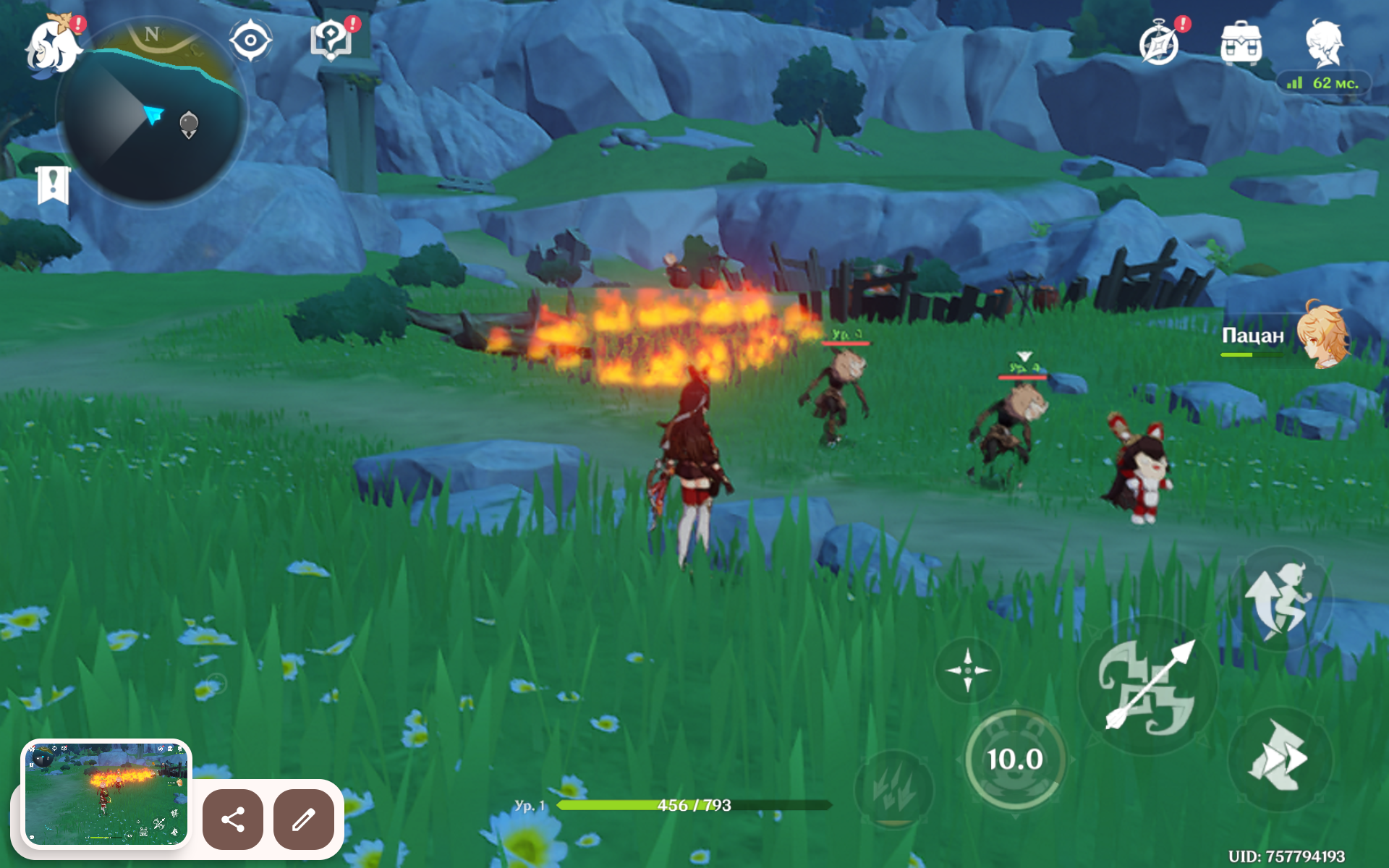1389x868 pixels.
Task: Activate the elemental burst arrows icon
Action: click(893, 788)
